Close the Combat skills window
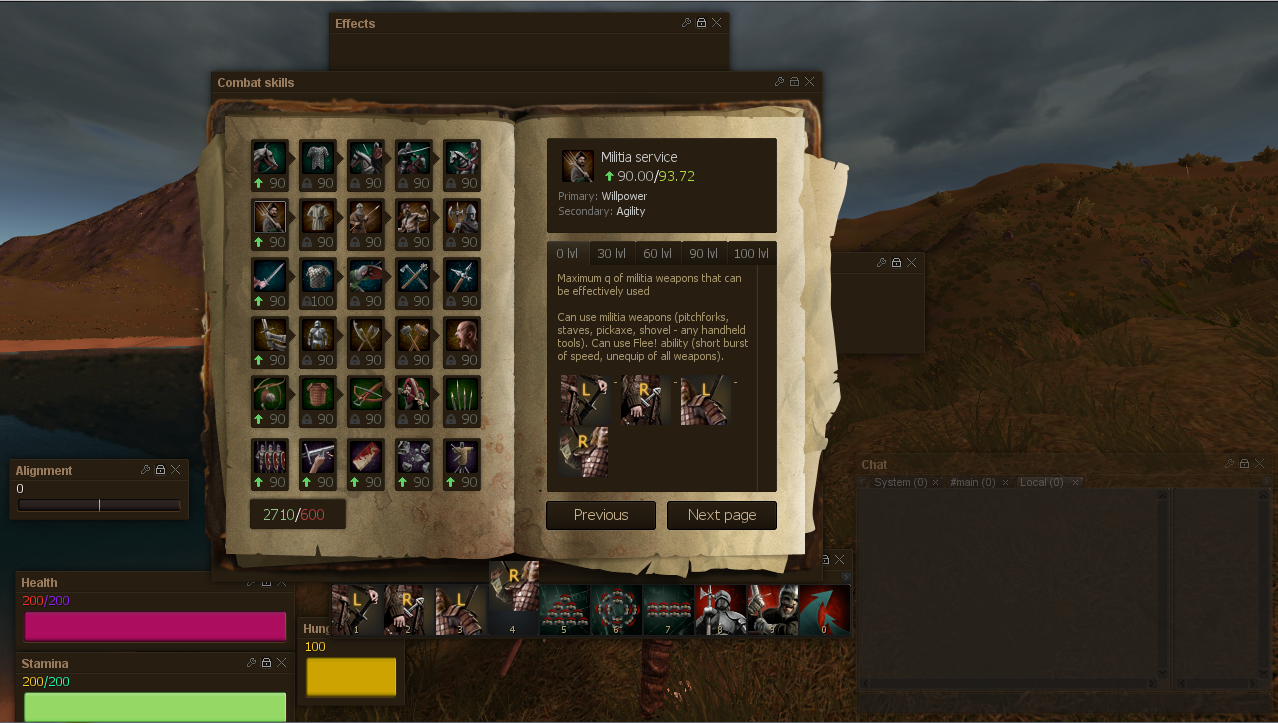The image size is (1278, 723). point(810,82)
